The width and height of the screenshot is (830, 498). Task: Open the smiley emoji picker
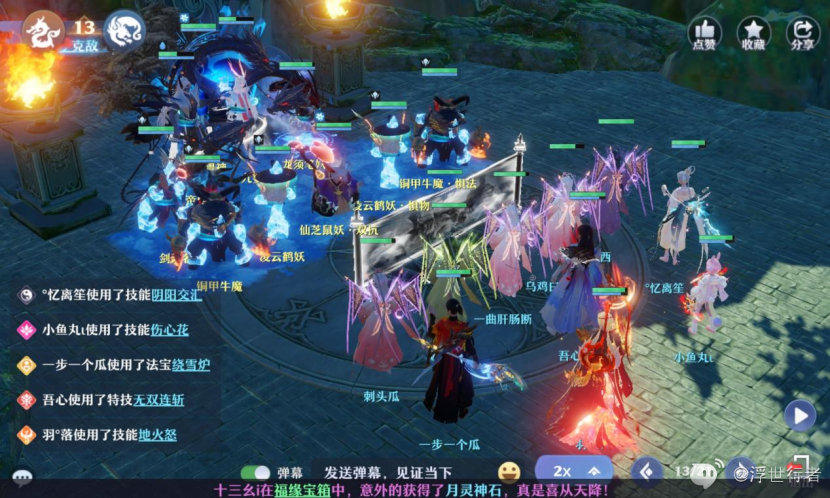509,471
